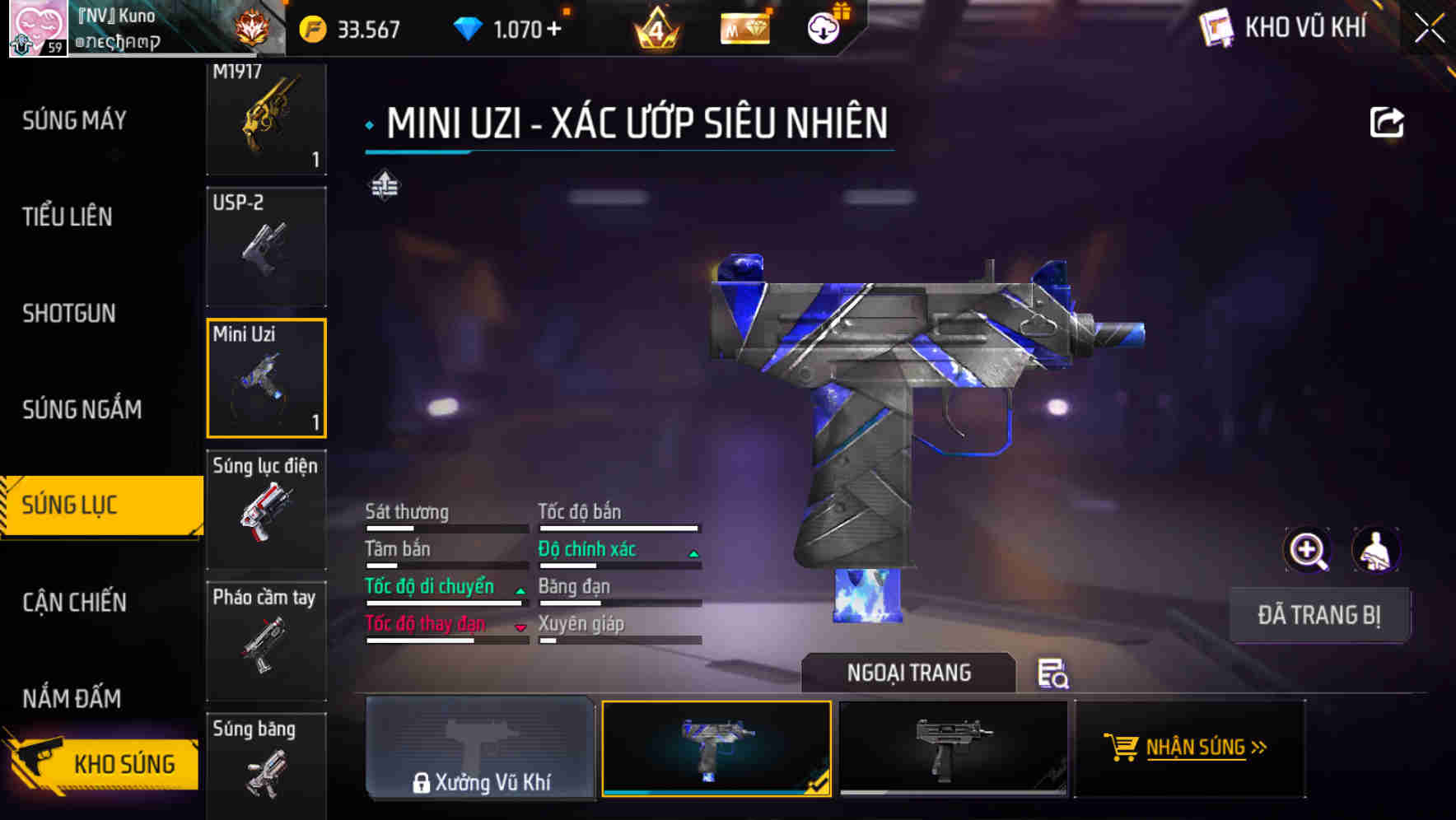This screenshot has height=820, width=1456.
Task: Click the share icon beside the weapon title
Action: (1388, 121)
